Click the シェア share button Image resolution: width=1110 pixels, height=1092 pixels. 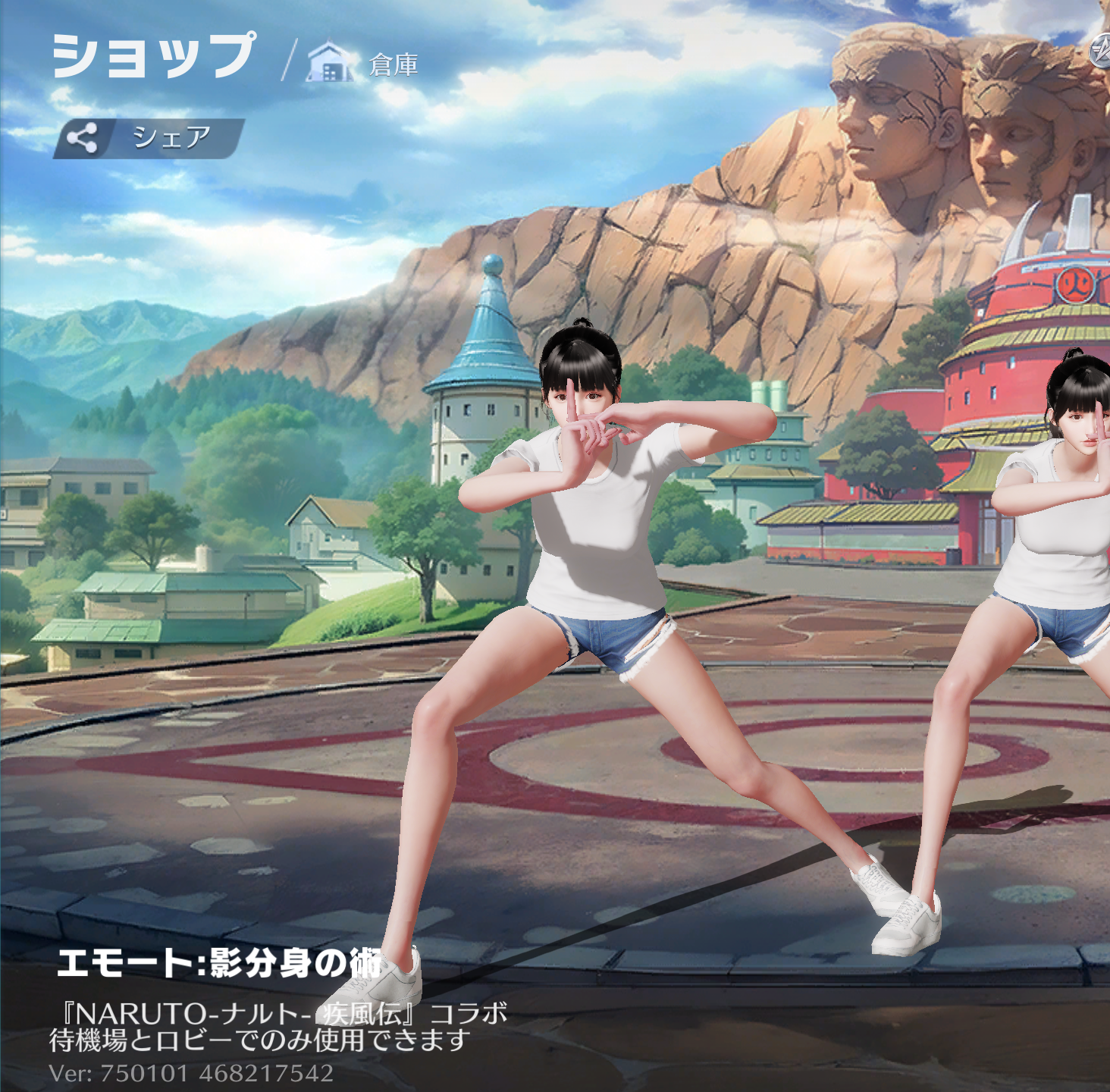click(149, 138)
